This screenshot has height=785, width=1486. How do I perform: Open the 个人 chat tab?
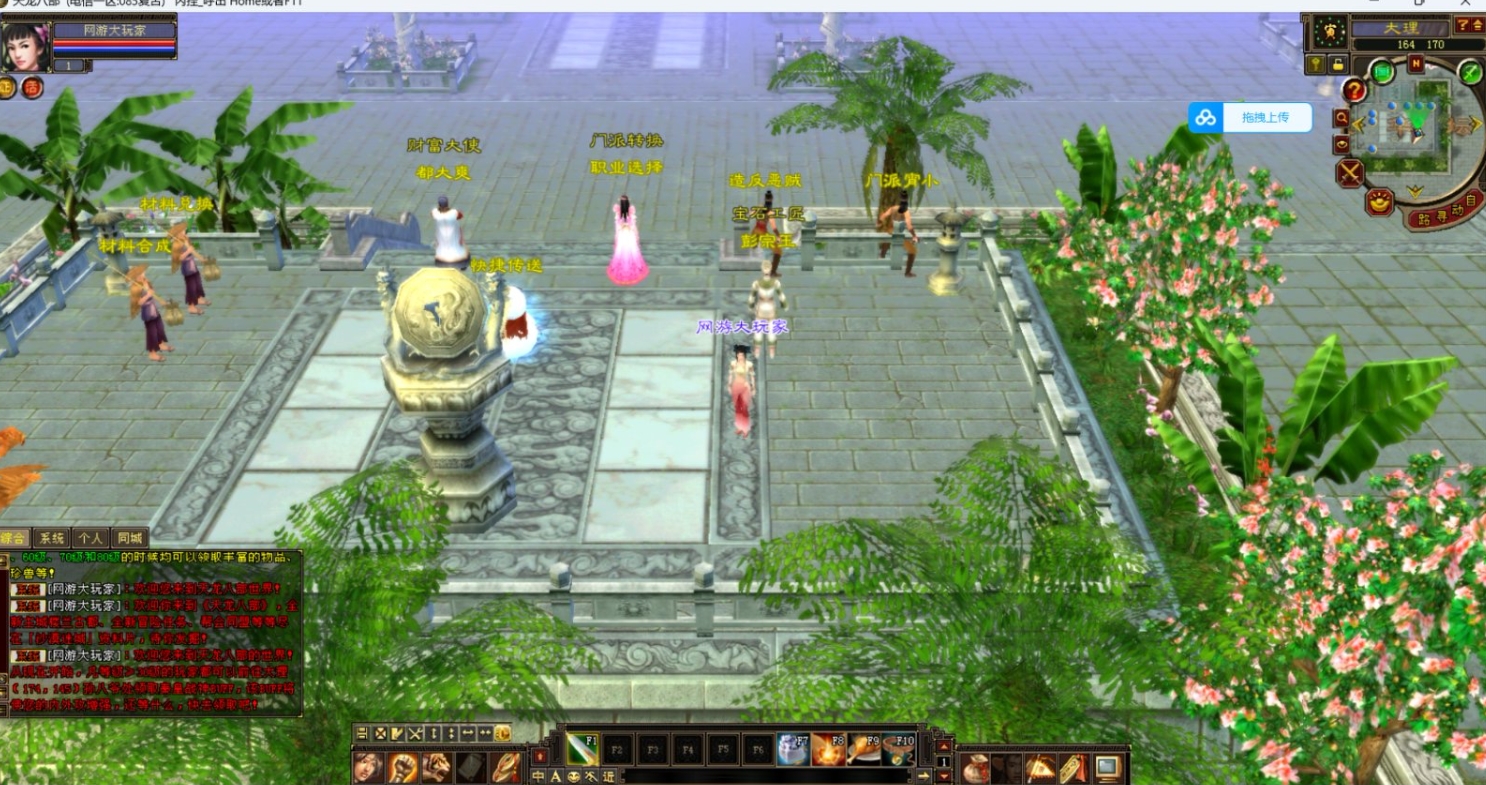[x=91, y=538]
